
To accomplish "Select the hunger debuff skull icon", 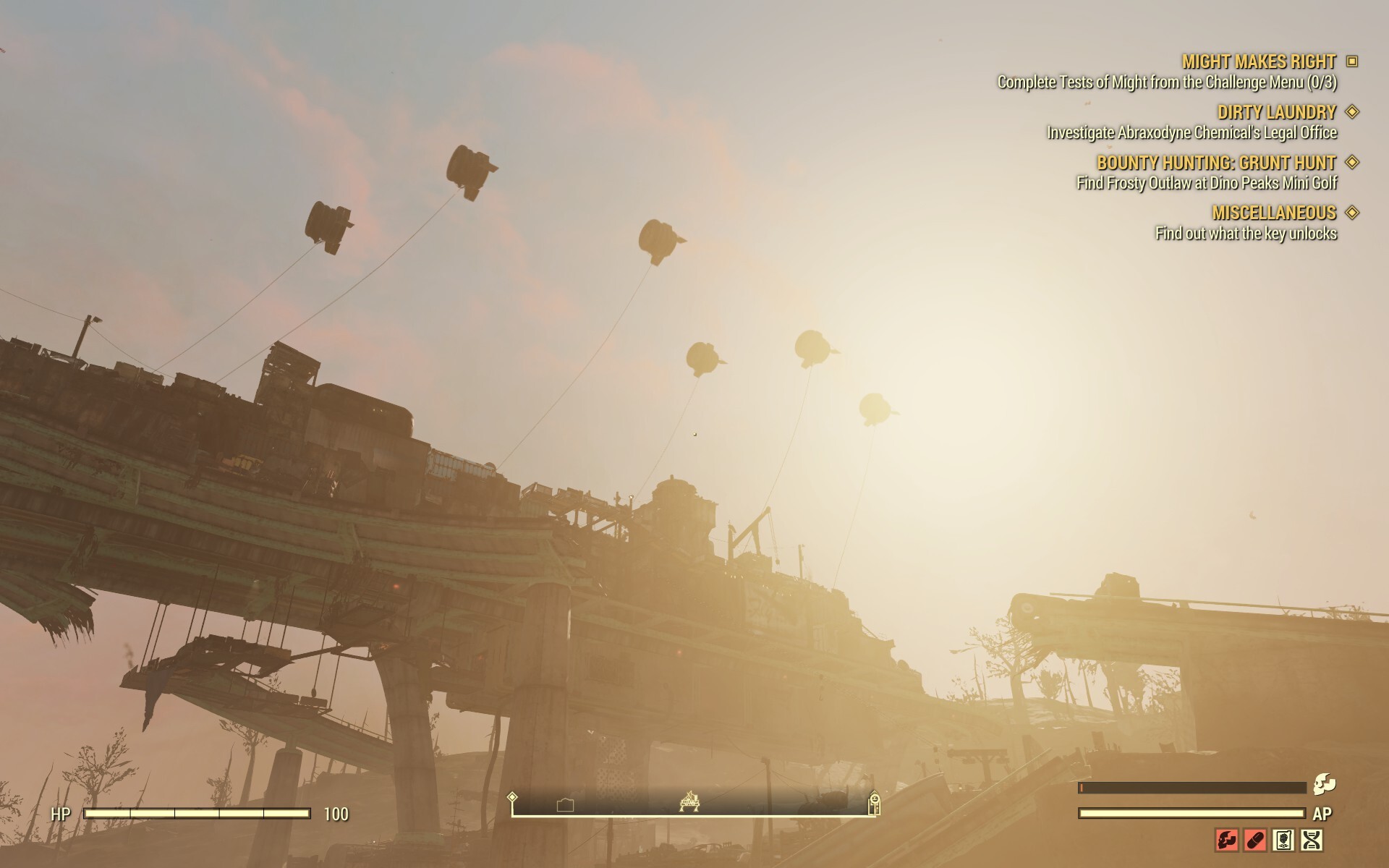I will coord(1227,841).
